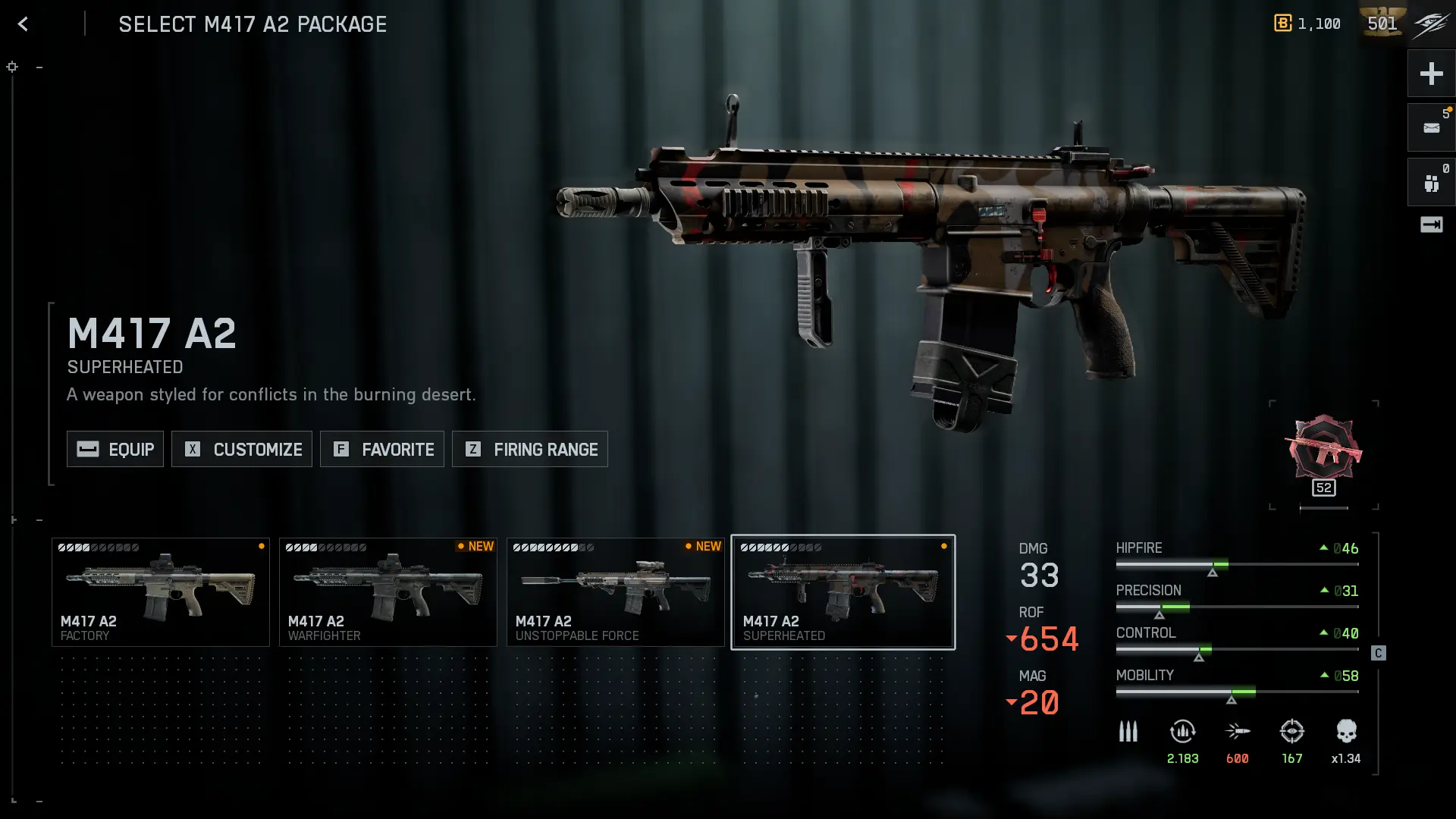
Task: Open the mail inbox icon
Action: tap(1431, 128)
